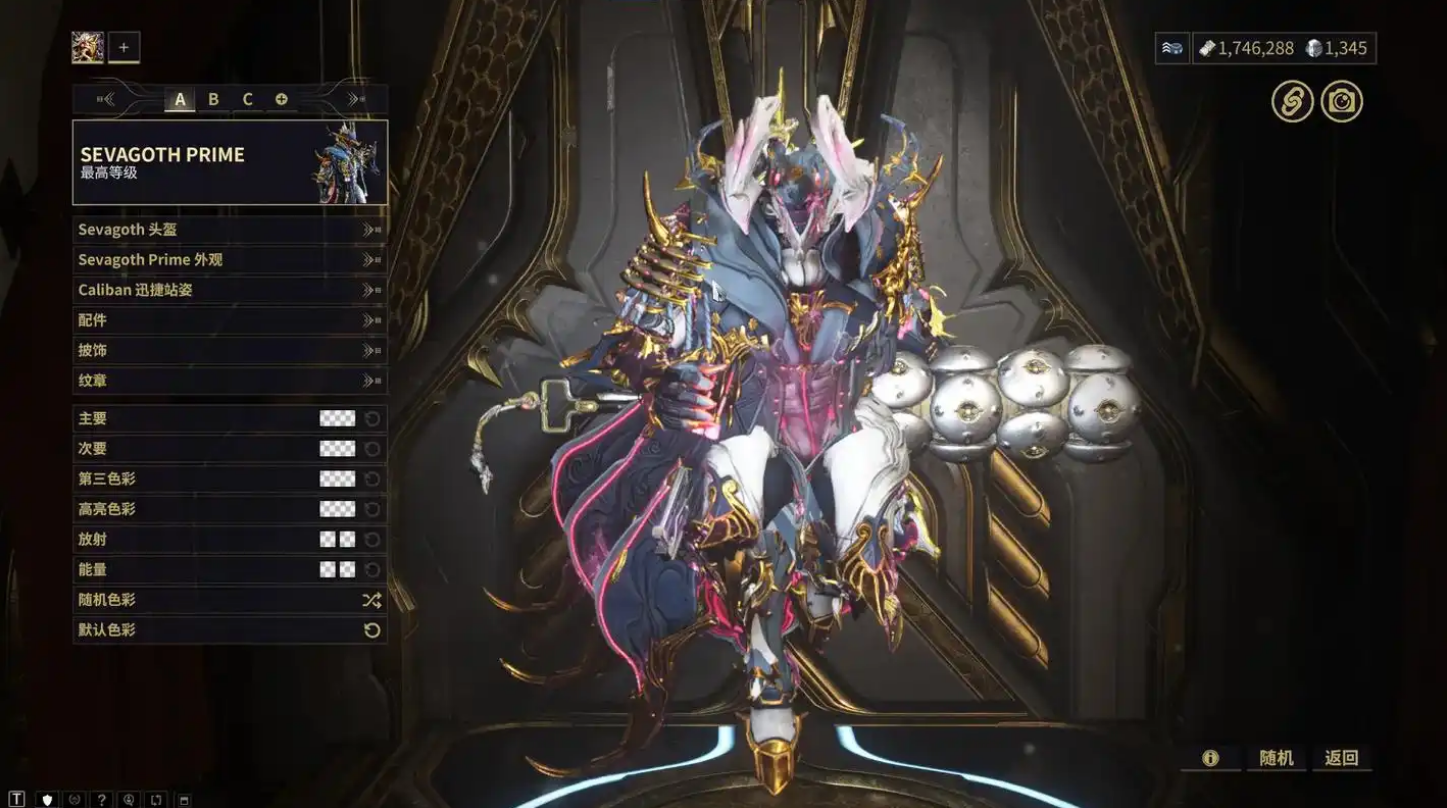Select appearance config C tab
The width and height of the screenshot is (1447, 808).
tap(247, 99)
